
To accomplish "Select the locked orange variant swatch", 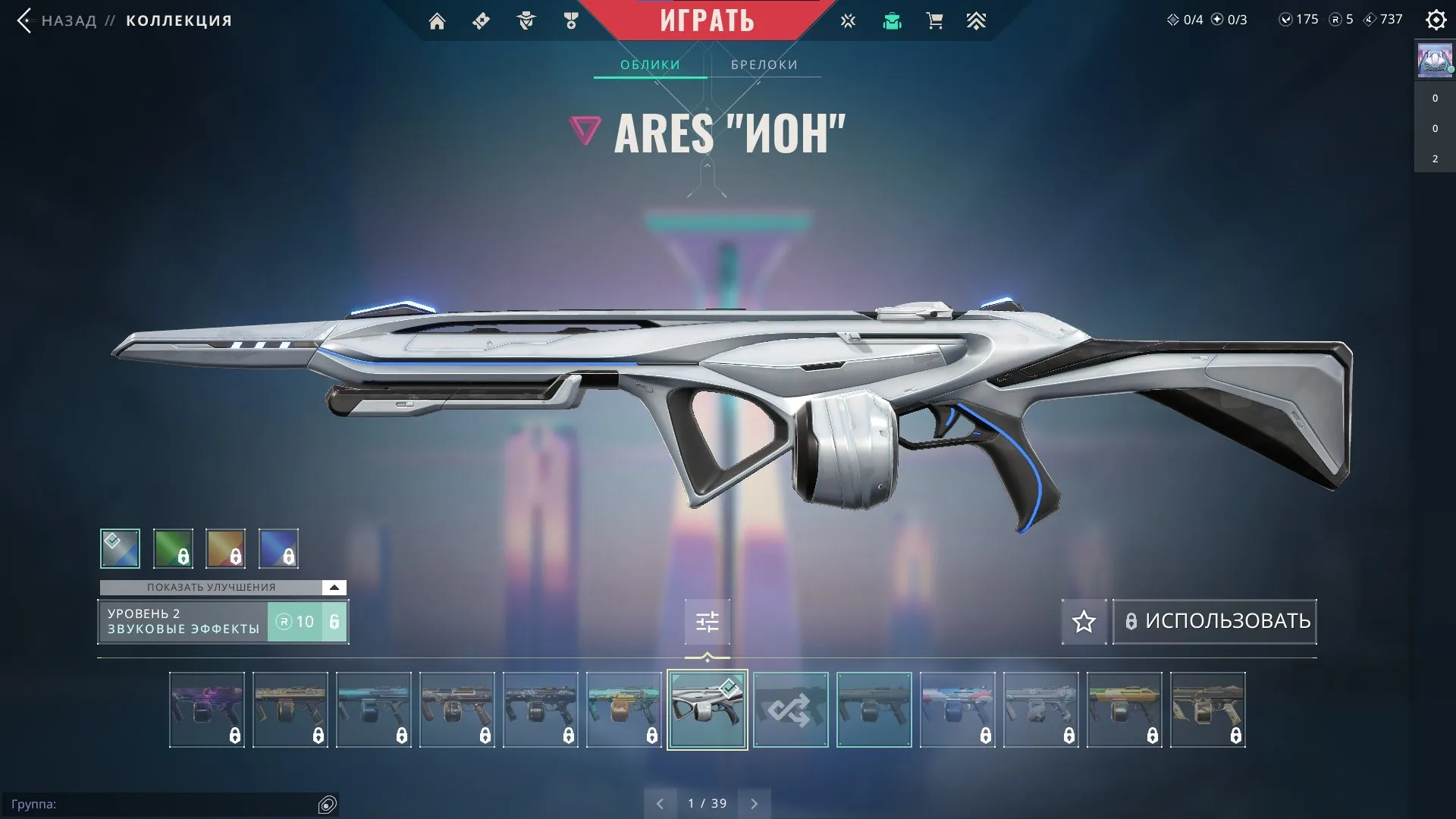I will point(226,548).
